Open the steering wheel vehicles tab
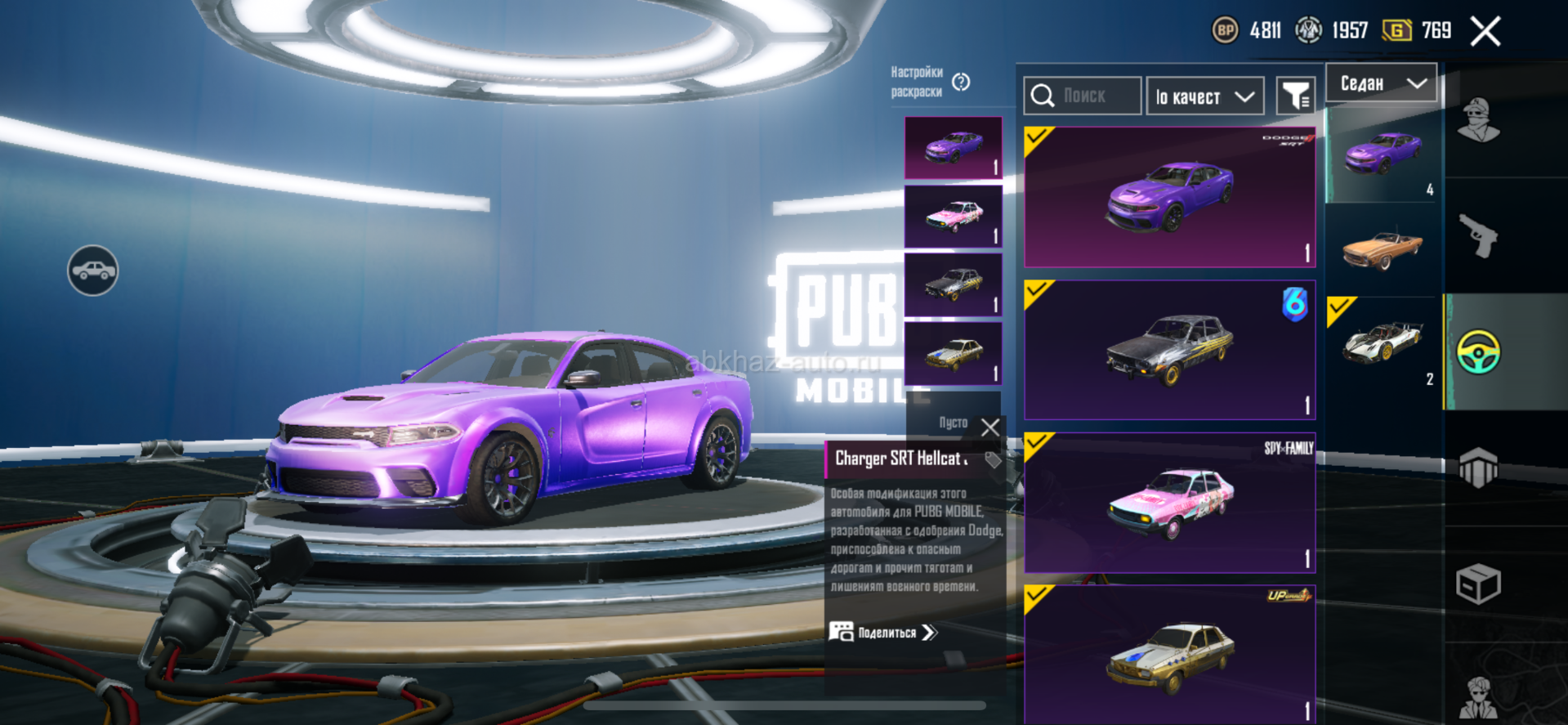 tap(1479, 352)
